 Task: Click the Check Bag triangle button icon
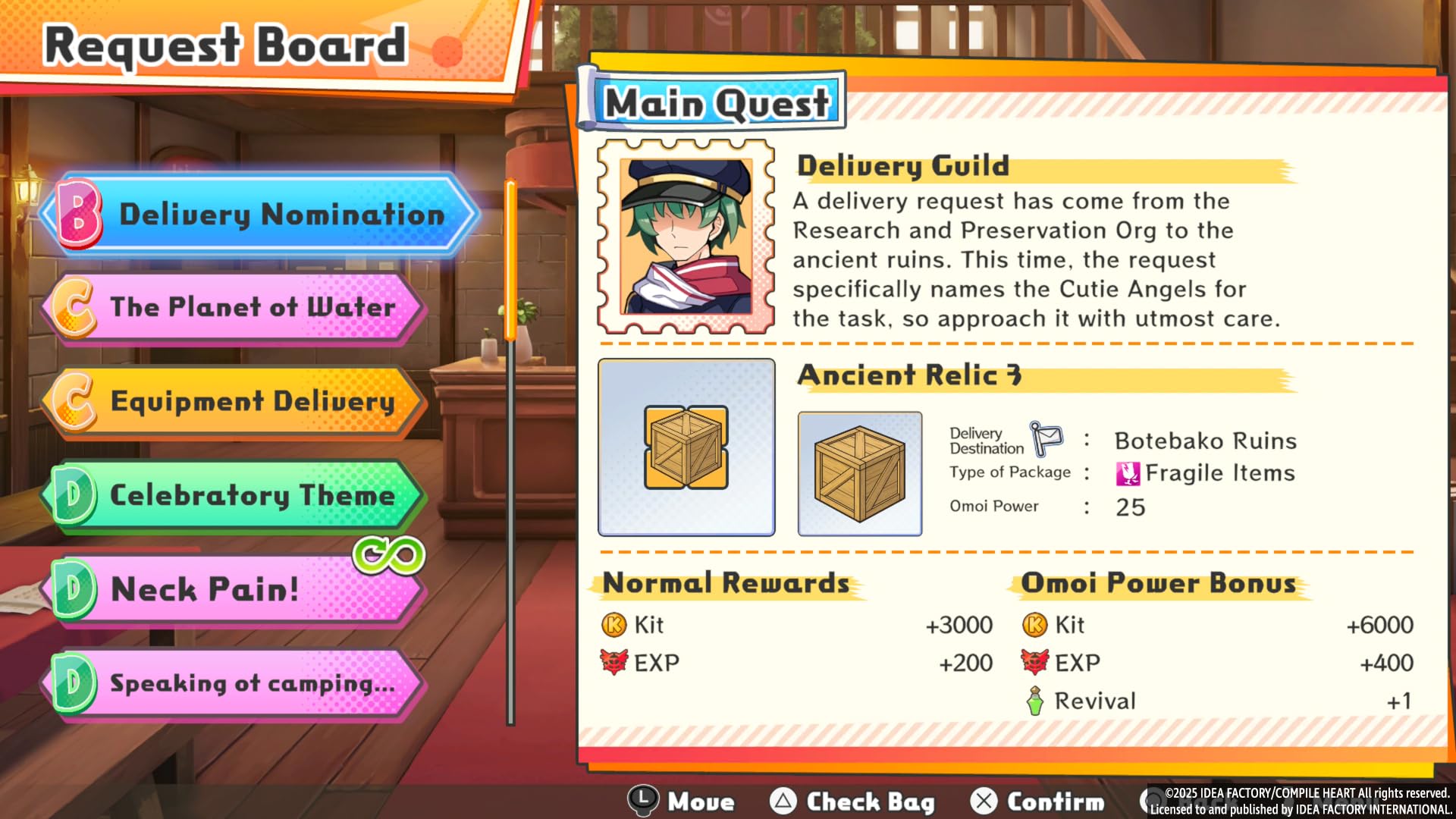click(x=785, y=802)
